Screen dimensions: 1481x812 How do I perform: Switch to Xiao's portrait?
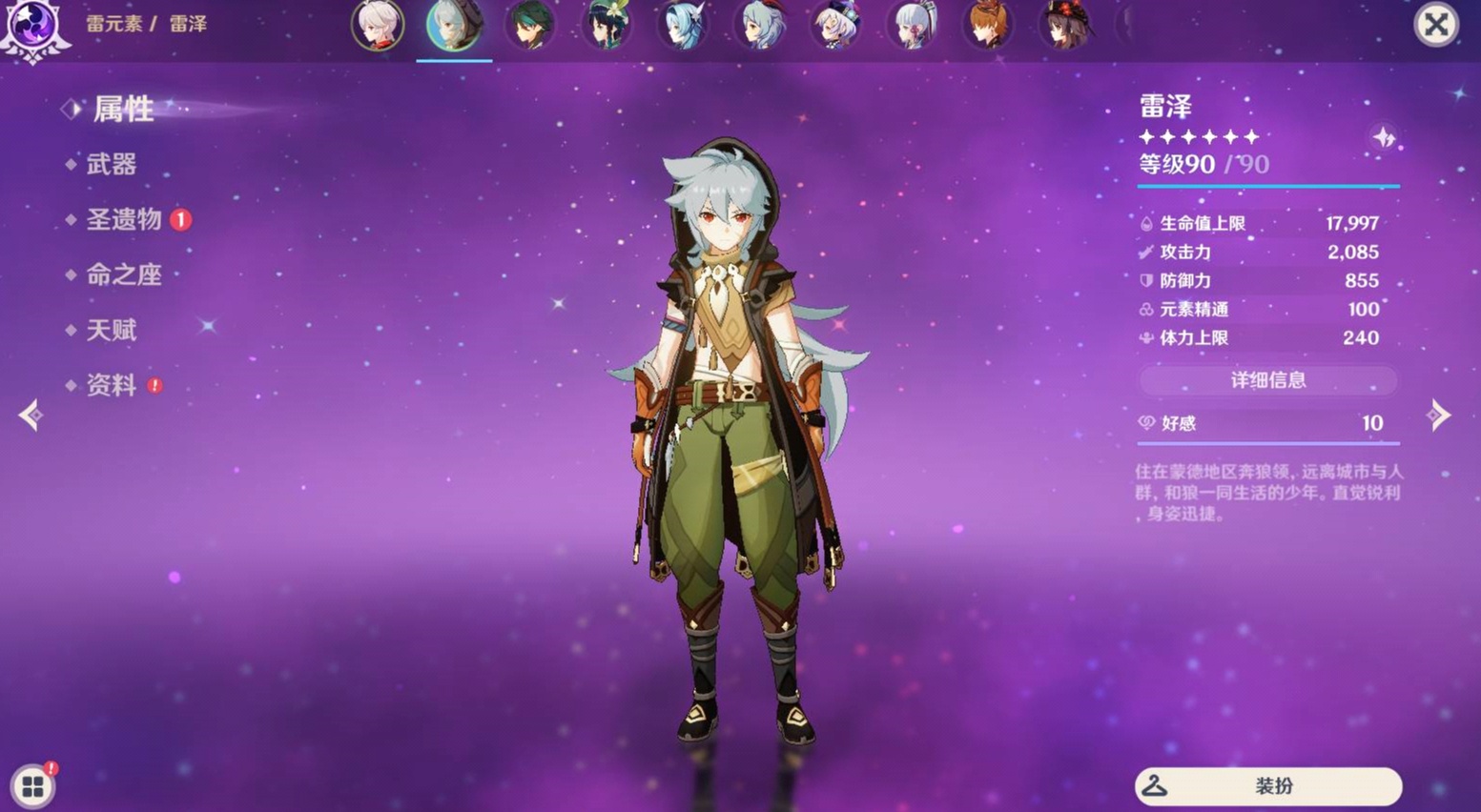point(530,25)
